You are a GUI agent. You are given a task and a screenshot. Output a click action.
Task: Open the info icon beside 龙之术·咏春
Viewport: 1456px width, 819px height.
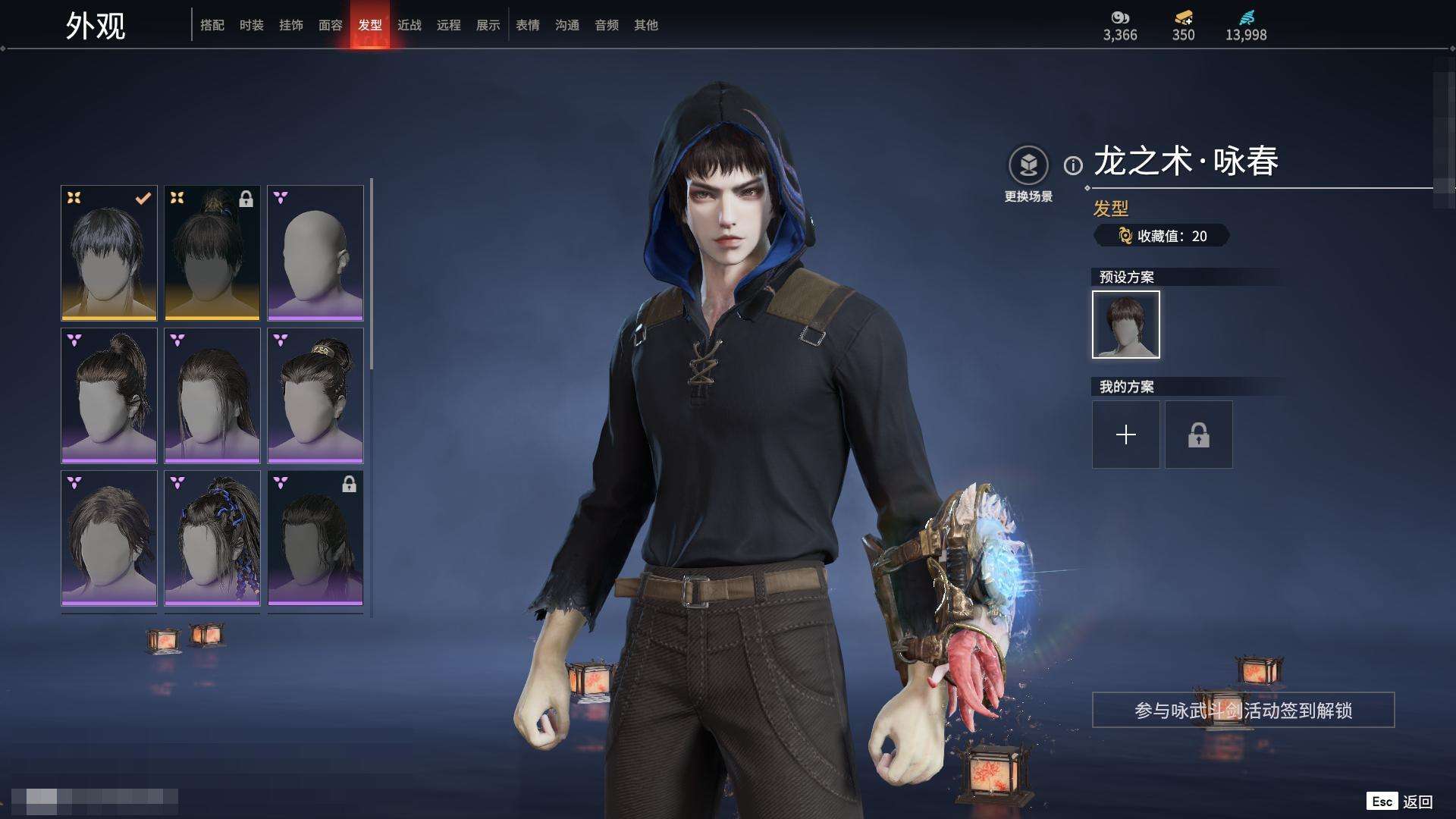[x=1073, y=165]
